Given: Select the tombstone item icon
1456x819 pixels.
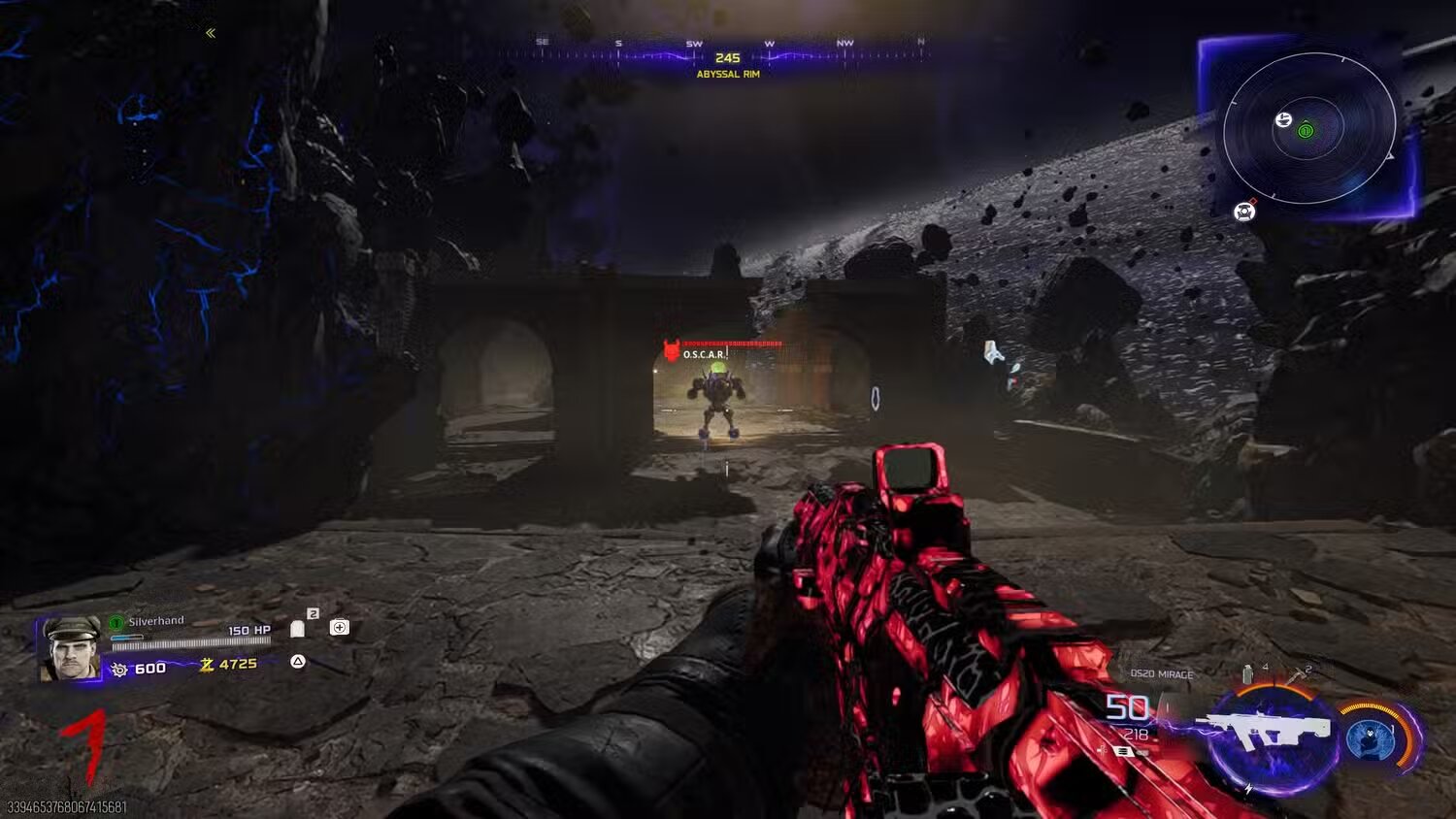Looking at the screenshot, I should [298, 629].
